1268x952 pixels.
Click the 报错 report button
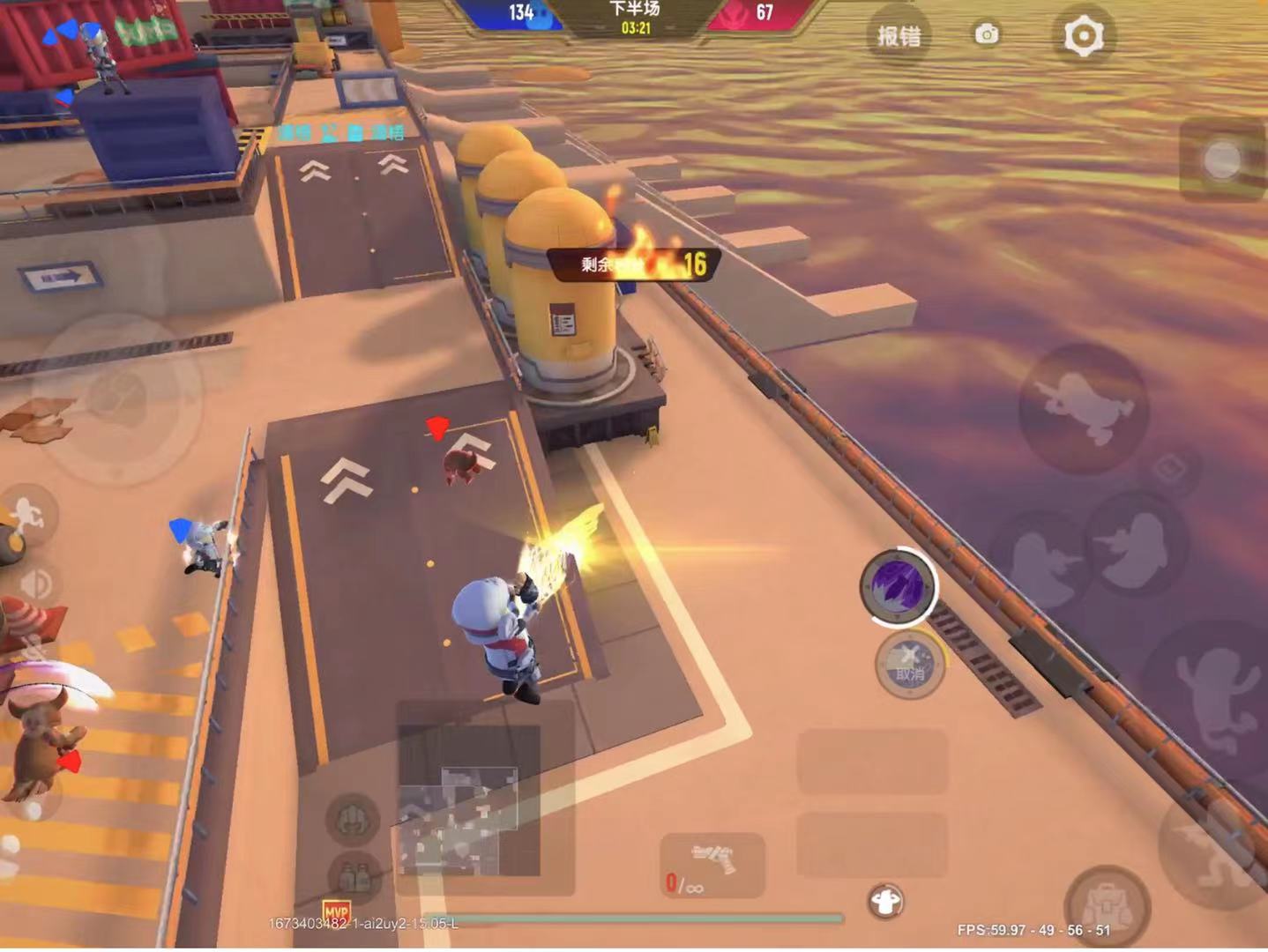[x=899, y=36]
